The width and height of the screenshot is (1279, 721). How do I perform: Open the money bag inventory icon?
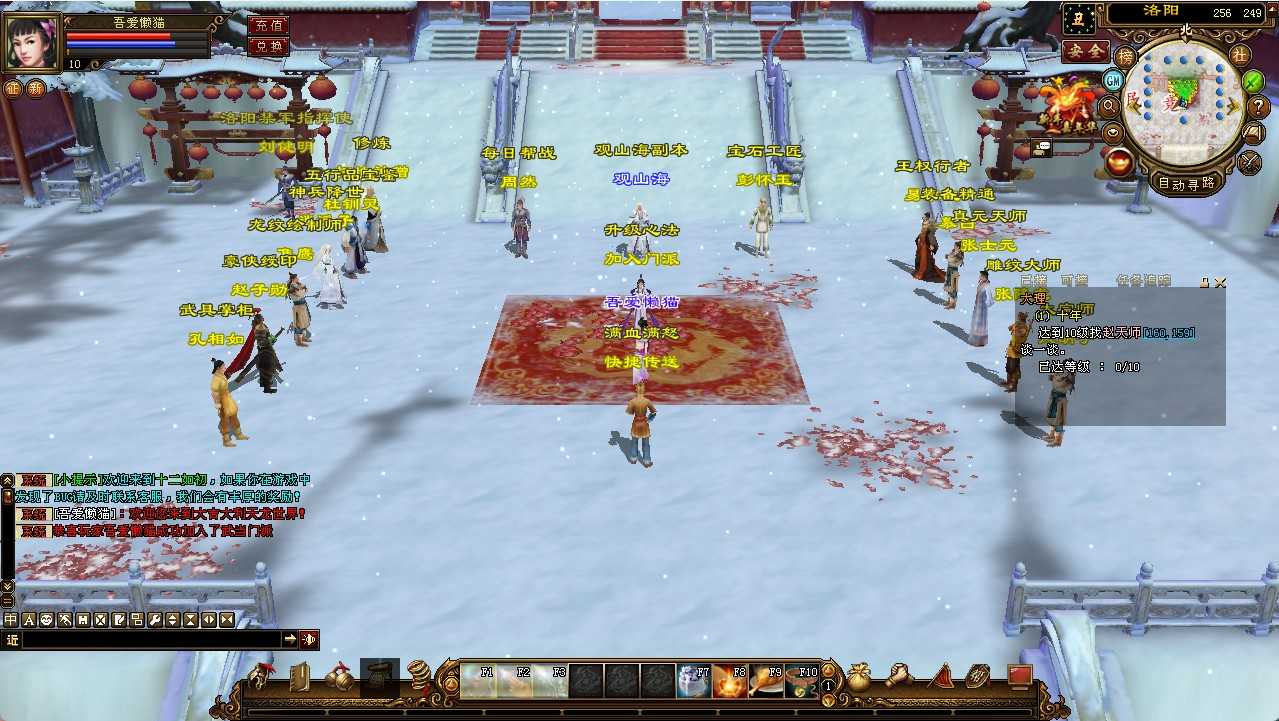pyautogui.click(x=858, y=678)
